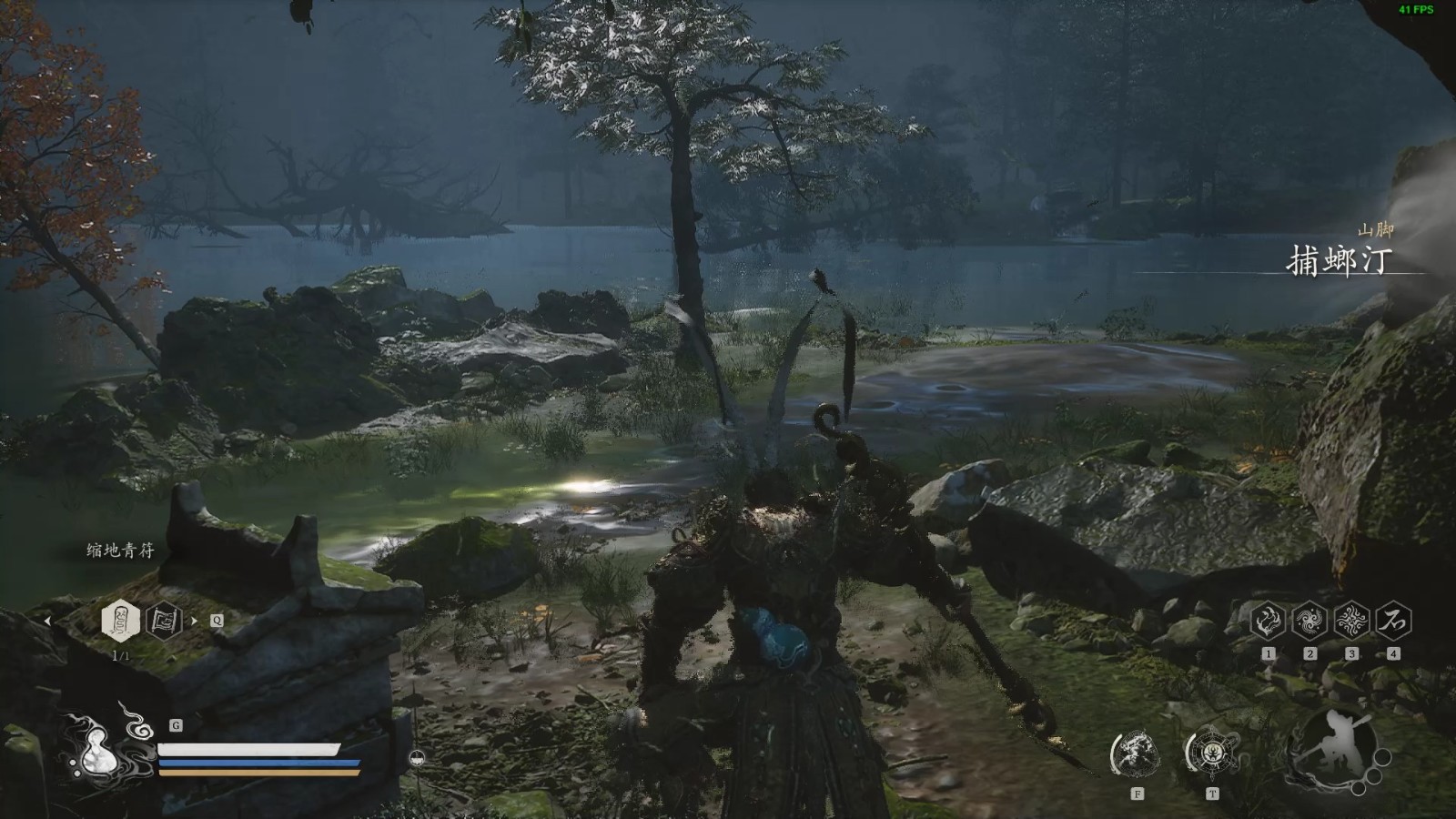Click the right arrow of the item selector
Image resolution: width=1456 pixels, height=819 pixels.
[x=193, y=622]
